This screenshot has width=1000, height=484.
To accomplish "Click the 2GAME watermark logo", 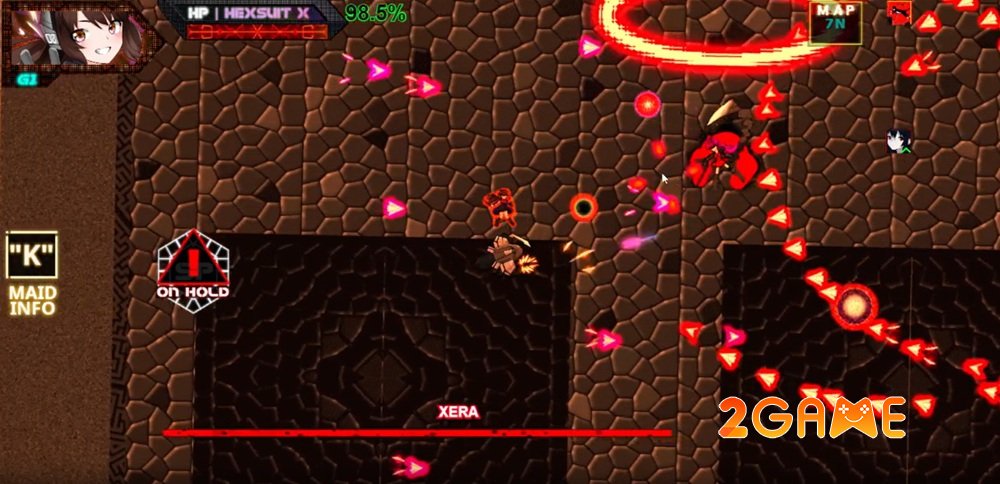I will pyautogui.click(x=811, y=417).
